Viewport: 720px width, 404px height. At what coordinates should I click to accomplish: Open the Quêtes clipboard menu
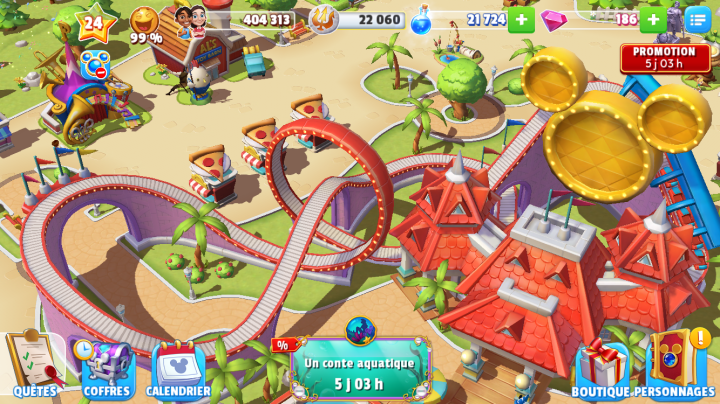[34, 362]
